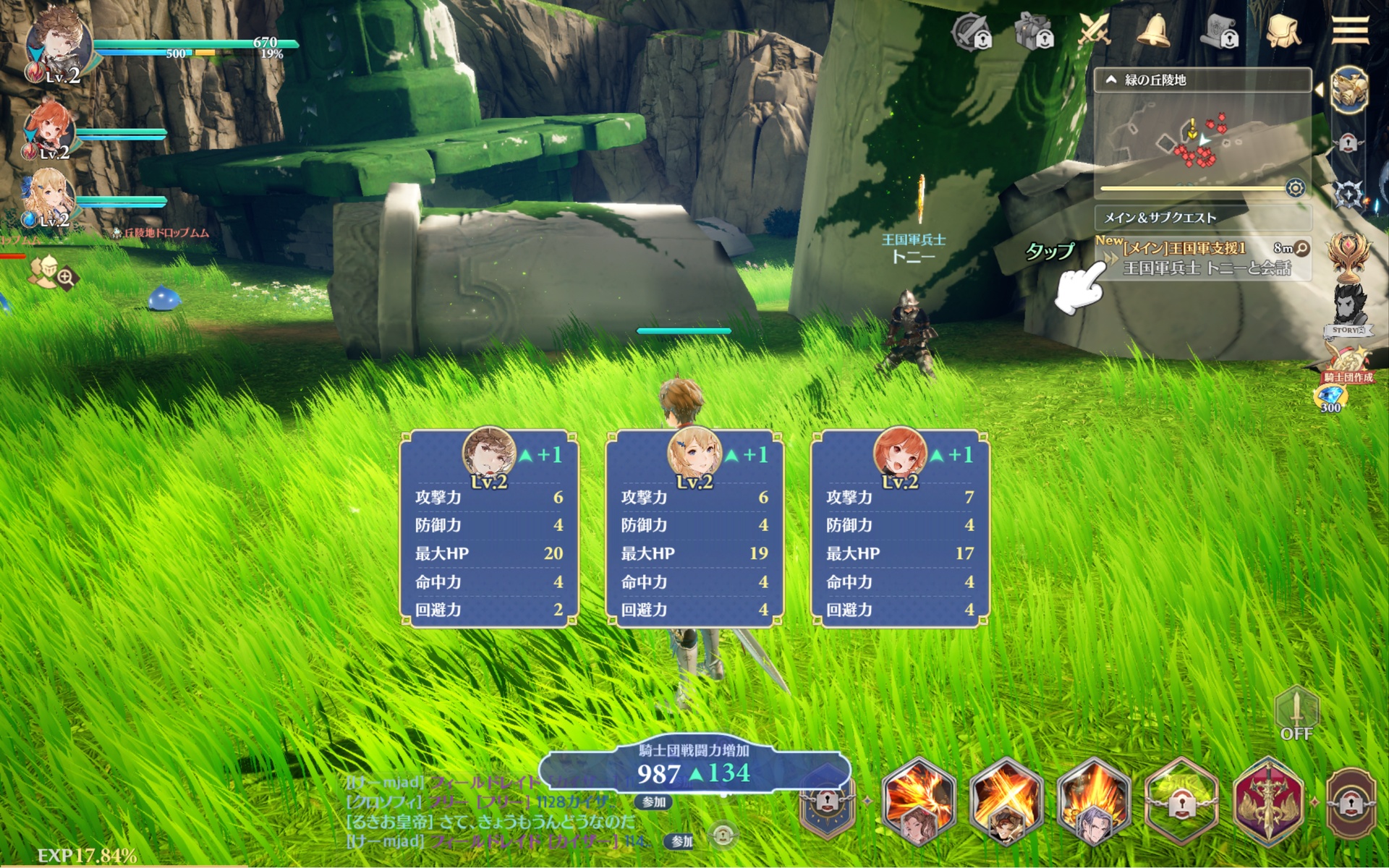The image size is (1389, 868).
Task: Select the blonde girl party portrait
Action: (x=49, y=197)
